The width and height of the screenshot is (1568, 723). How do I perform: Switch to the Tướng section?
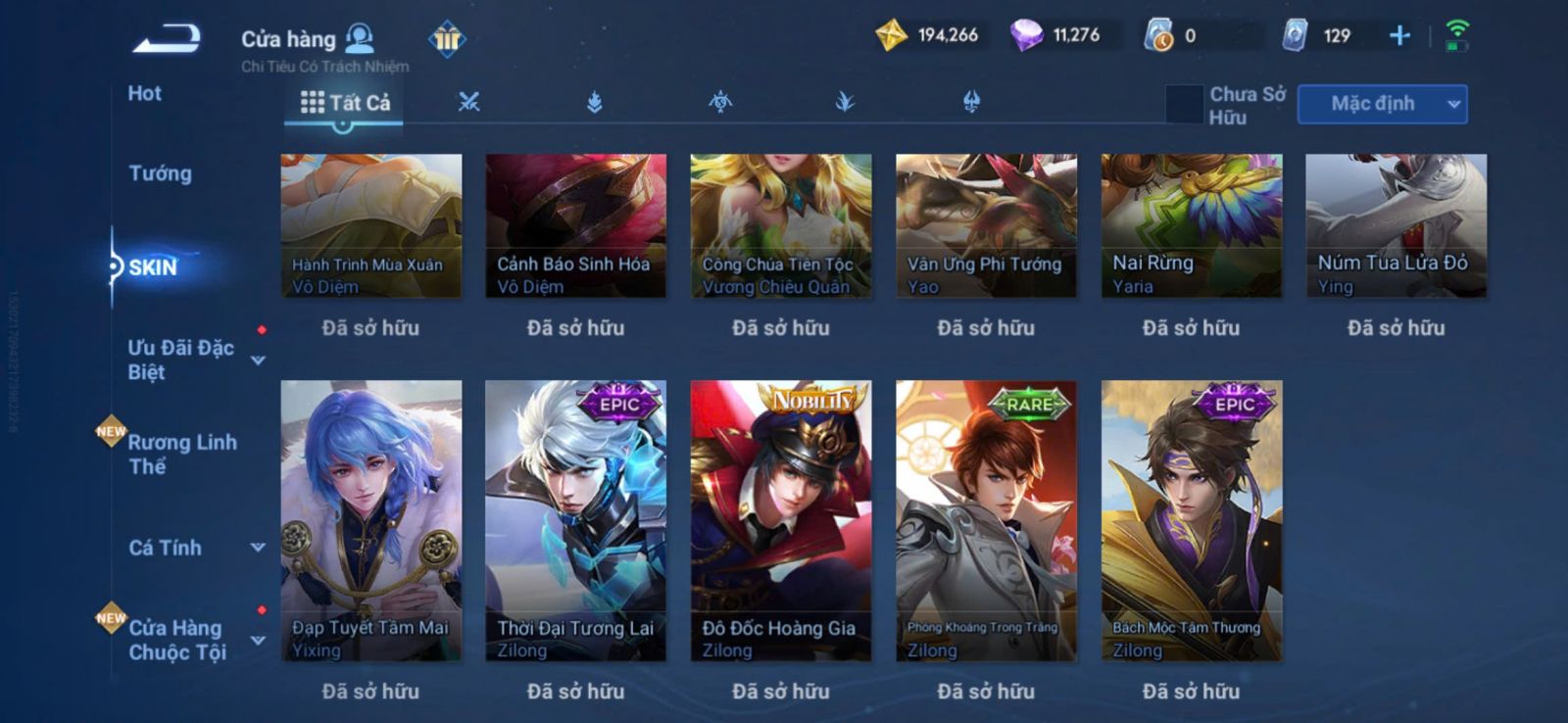point(160,173)
